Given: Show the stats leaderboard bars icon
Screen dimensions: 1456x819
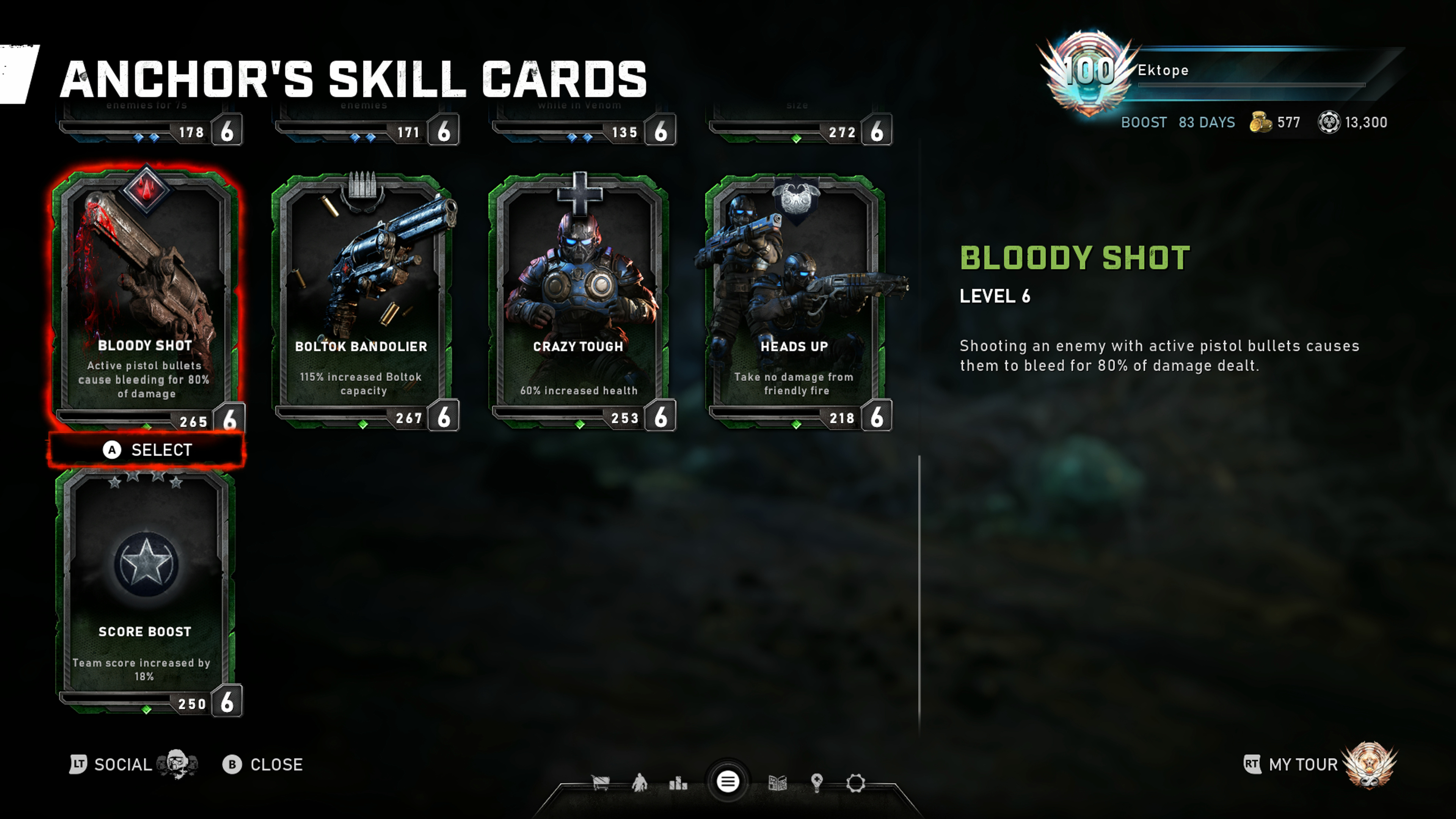Looking at the screenshot, I should pyautogui.click(x=678, y=783).
